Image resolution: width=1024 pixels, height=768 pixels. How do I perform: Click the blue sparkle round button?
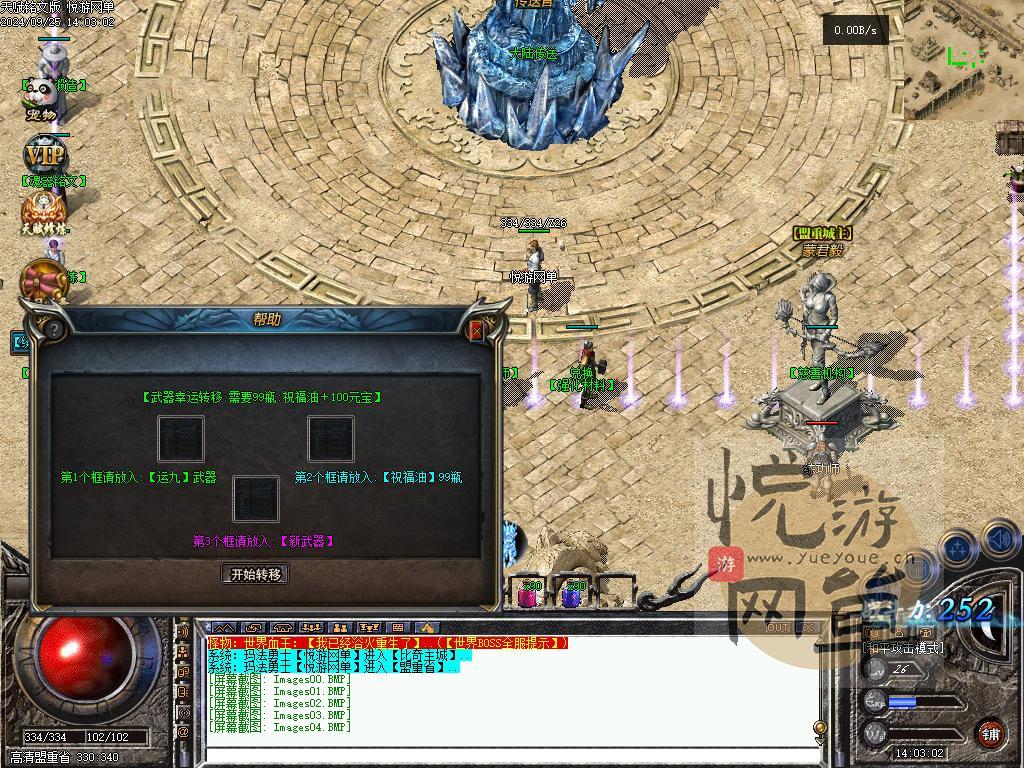[x=959, y=548]
